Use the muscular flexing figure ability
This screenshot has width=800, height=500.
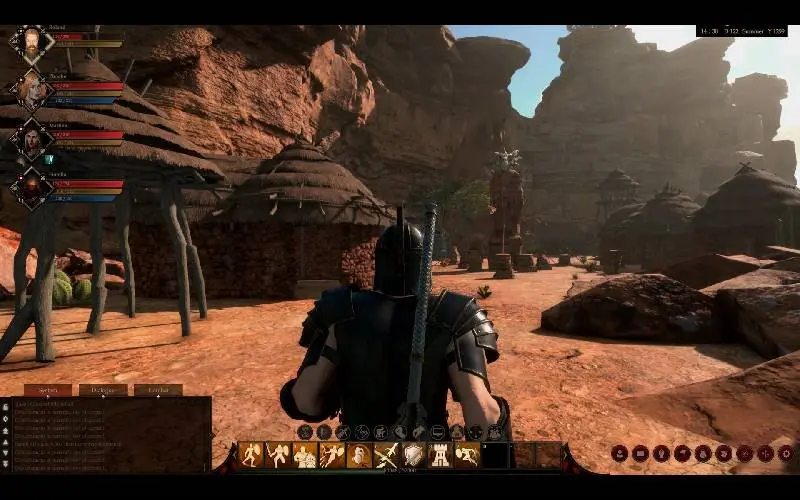(304, 455)
